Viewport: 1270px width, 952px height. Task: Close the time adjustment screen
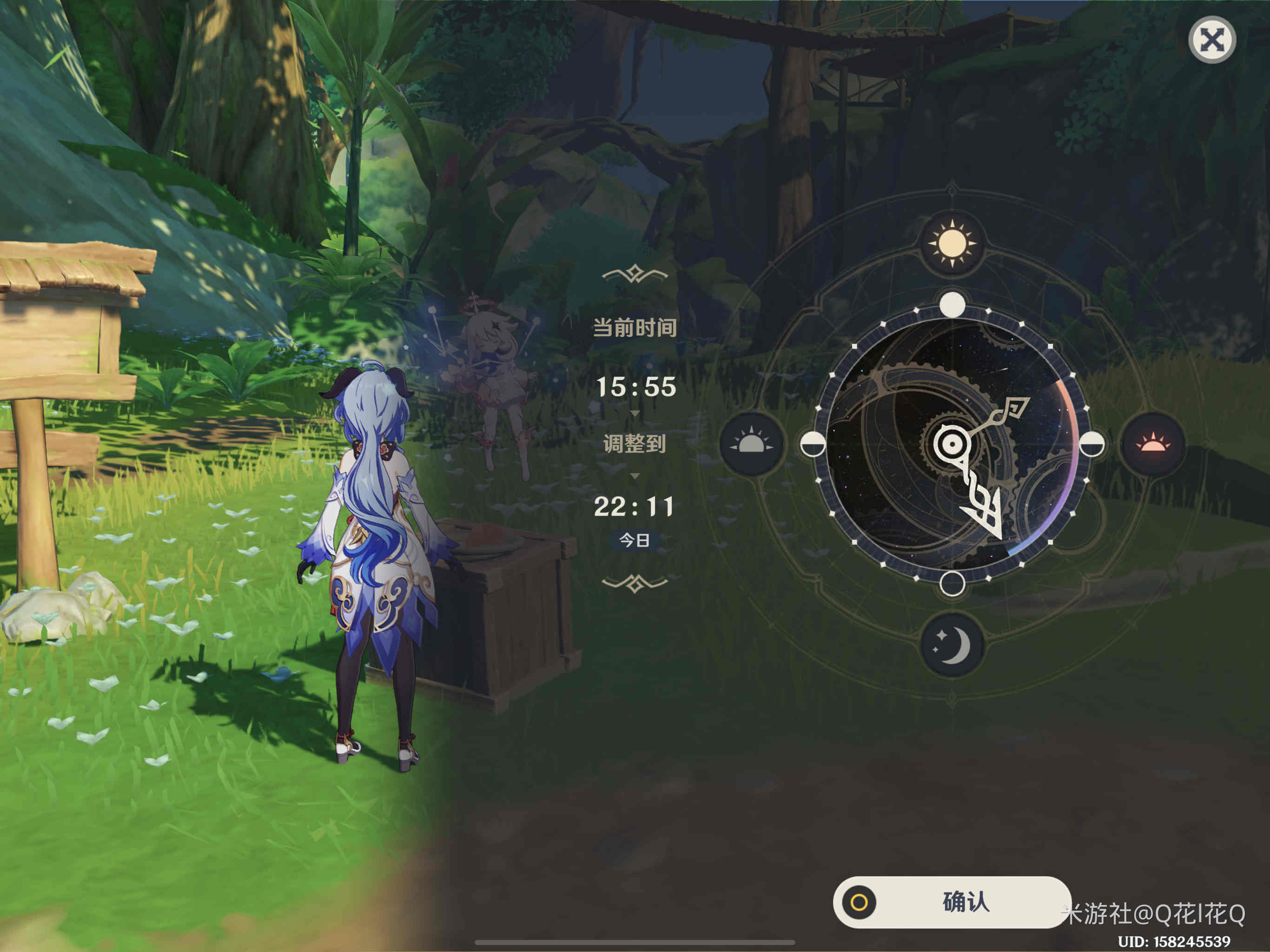(1211, 40)
